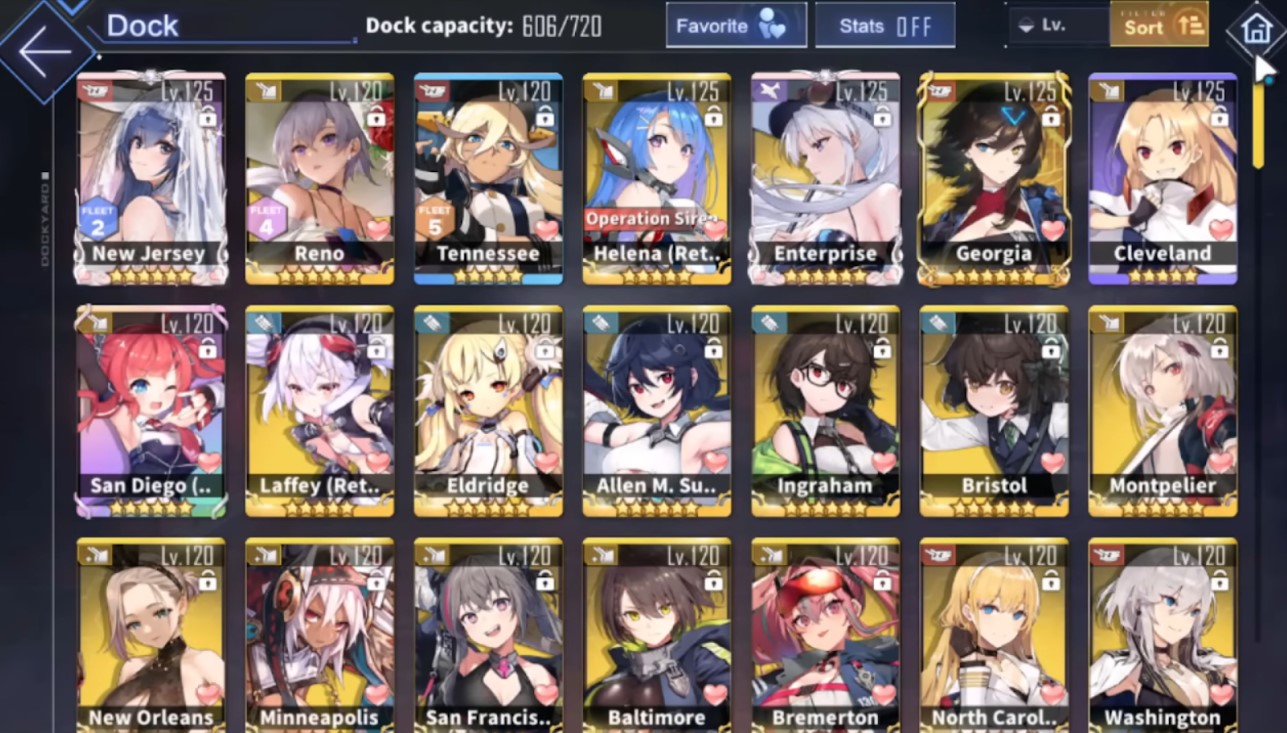Screen dimensions: 1287x733
Task: Open Tennessee's ship card
Action: tap(488, 177)
